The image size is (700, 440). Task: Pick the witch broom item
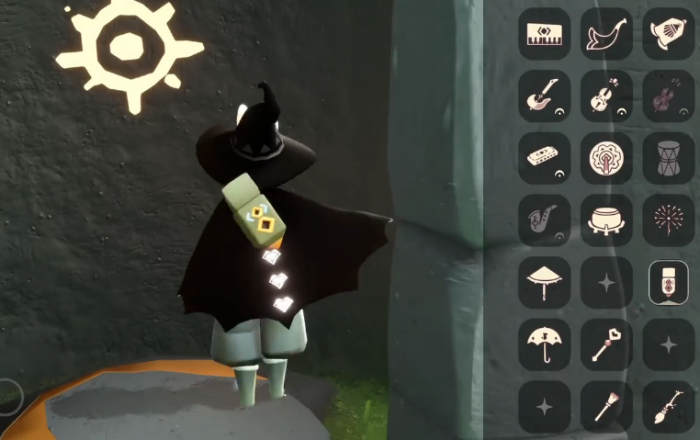click(x=667, y=407)
